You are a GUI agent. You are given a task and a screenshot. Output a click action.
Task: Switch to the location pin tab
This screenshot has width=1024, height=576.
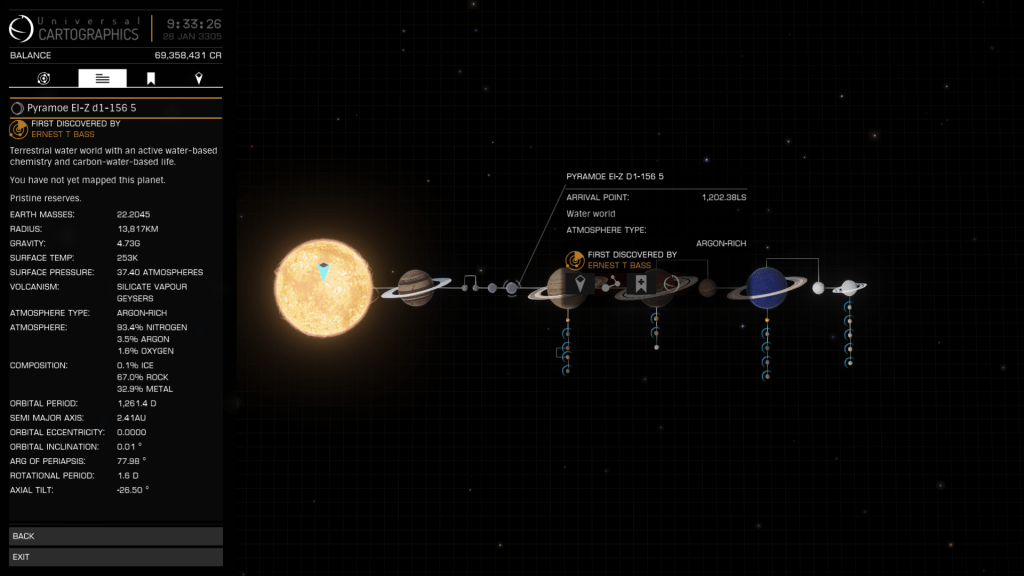[x=199, y=78]
